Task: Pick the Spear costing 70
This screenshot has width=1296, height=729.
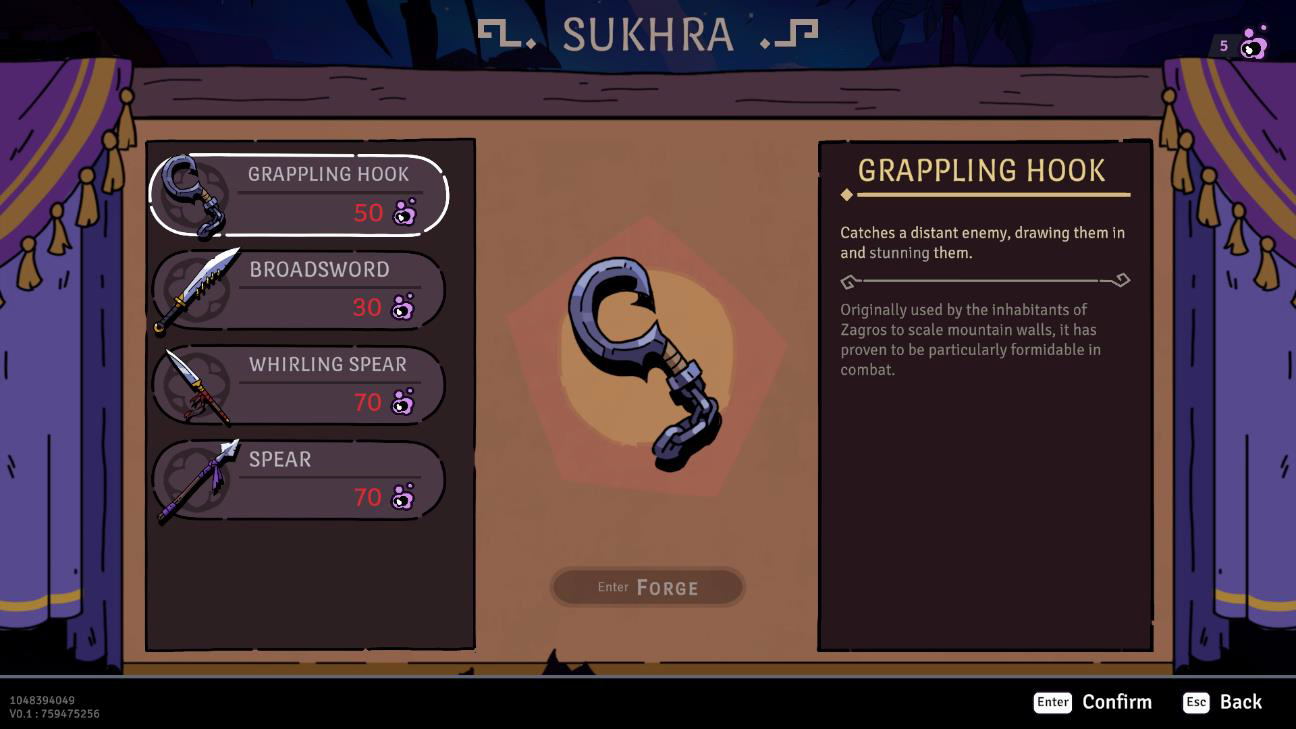Action: tap(300, 480)
